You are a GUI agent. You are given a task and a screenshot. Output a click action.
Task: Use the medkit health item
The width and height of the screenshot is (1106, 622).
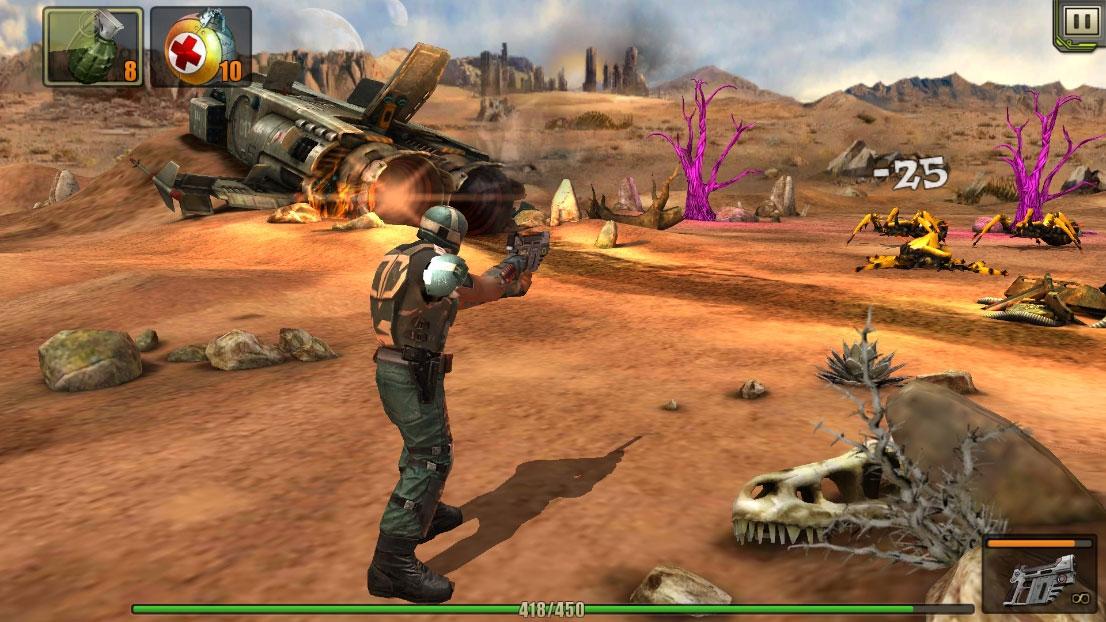click(x=200, y=46)
